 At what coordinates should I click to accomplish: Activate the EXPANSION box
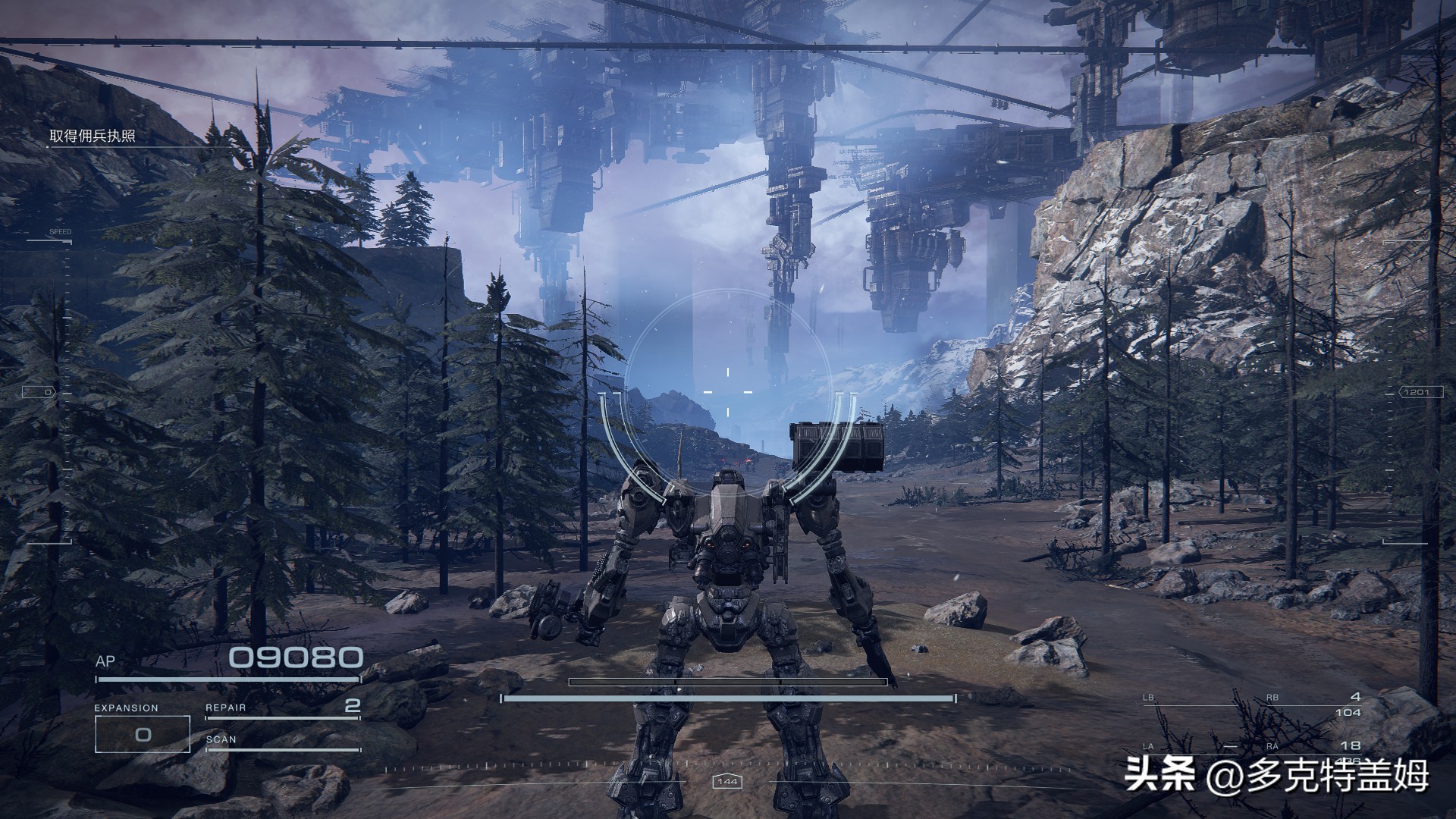[142, 733]
